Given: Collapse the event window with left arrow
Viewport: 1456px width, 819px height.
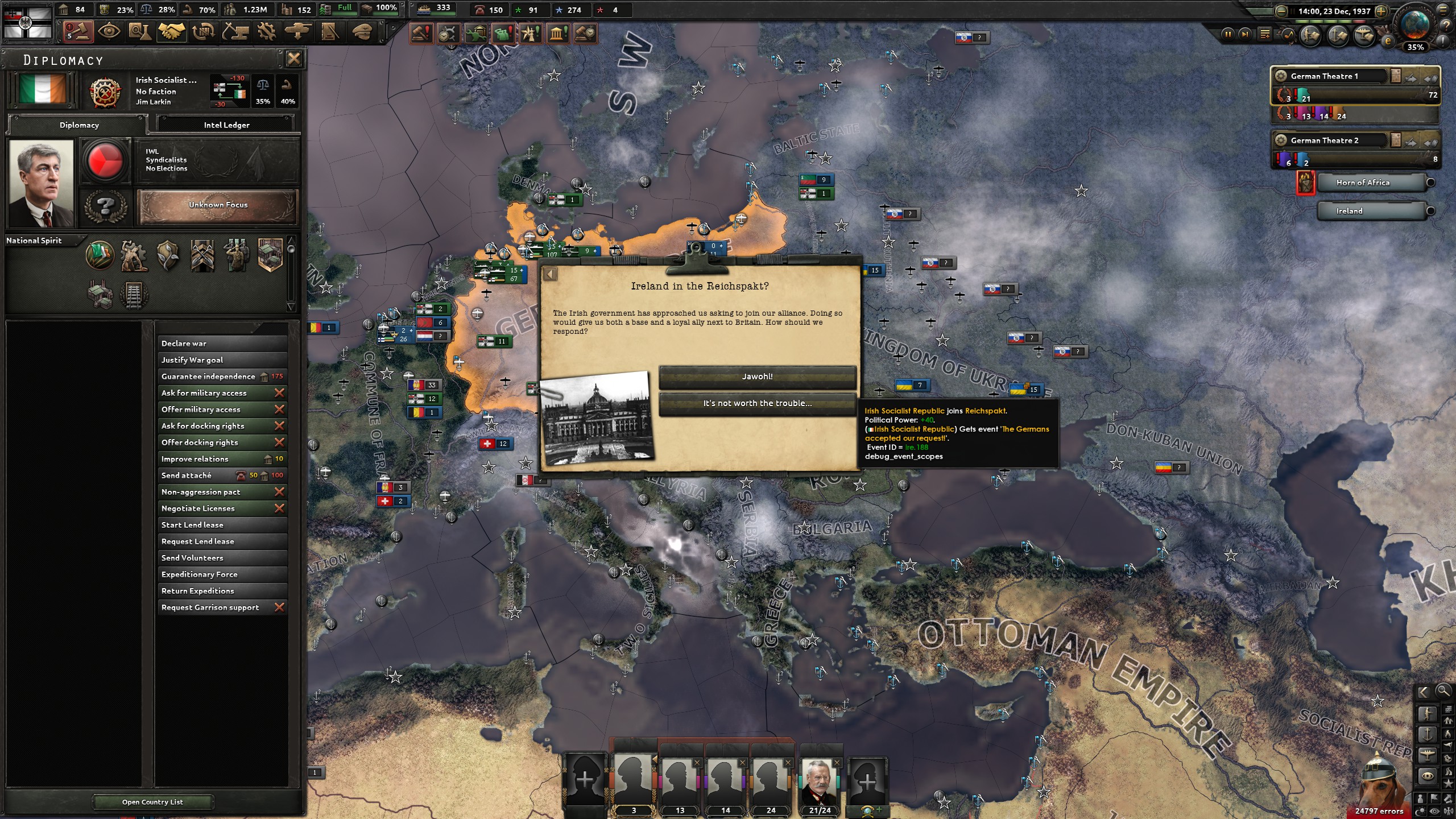Looking at the screenshot, I should point(550,274).
